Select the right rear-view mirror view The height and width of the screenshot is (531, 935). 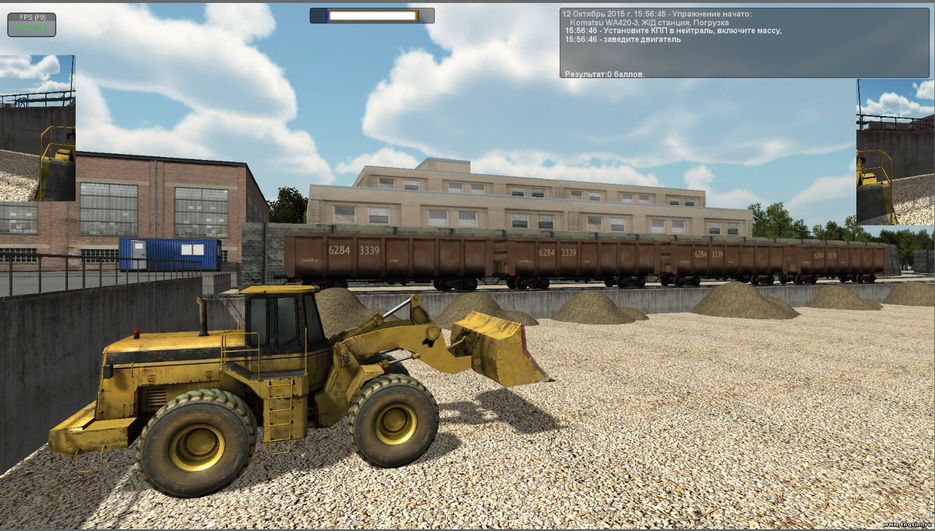[894, 152]
